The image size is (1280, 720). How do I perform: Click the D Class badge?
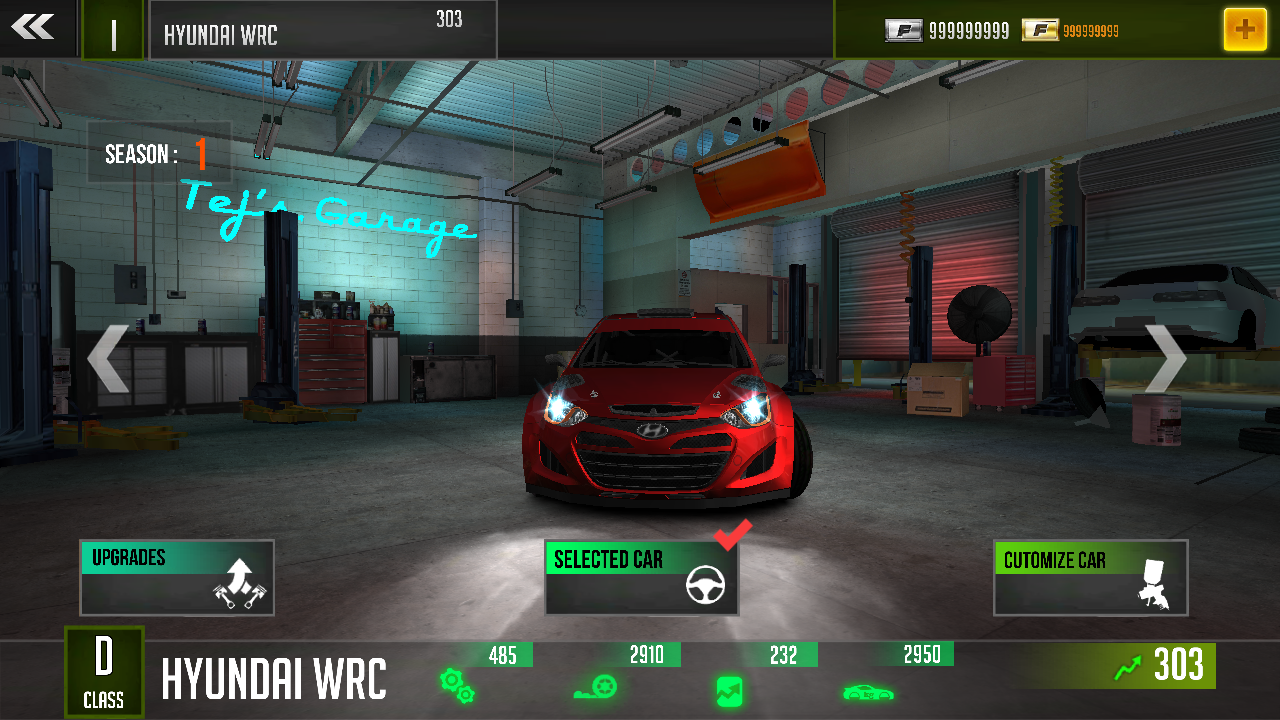(104, 670)
